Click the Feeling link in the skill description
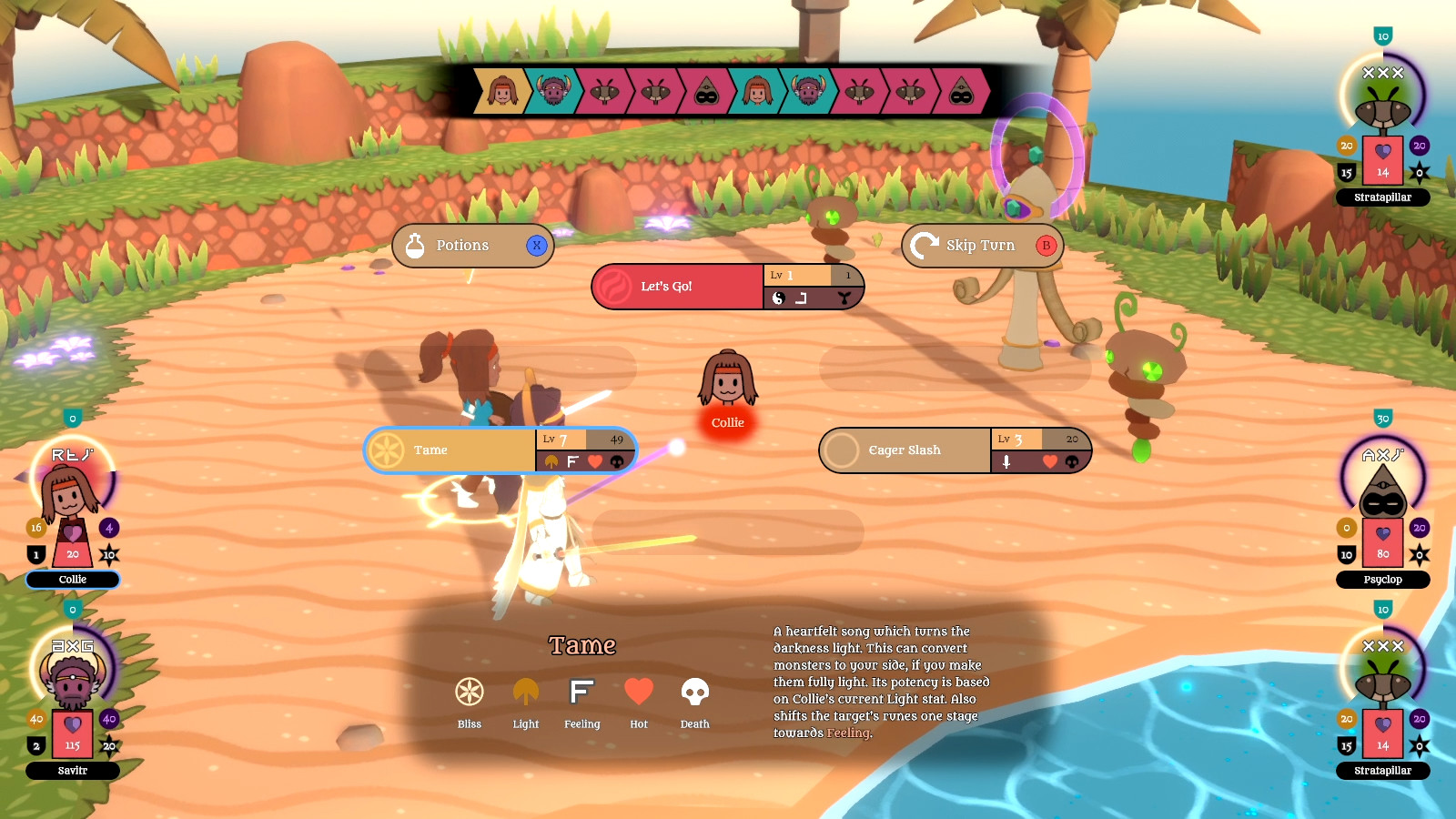The image size is (1456, 819). pyautogui.click(x=846, y=733)
